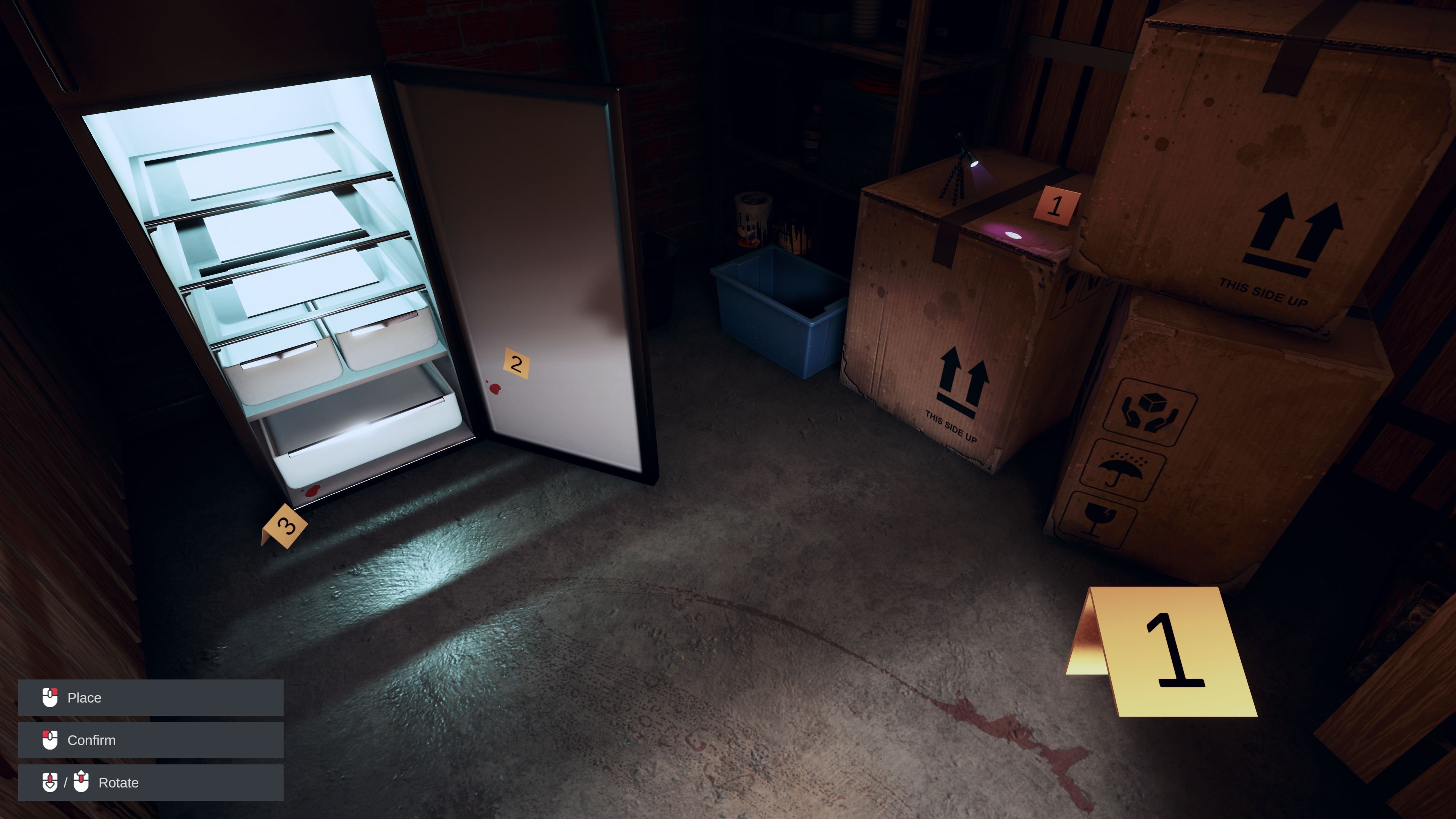This screenshot has height=819, width=1456.
Task: Click the Place action label
Action: coord(84,697)
